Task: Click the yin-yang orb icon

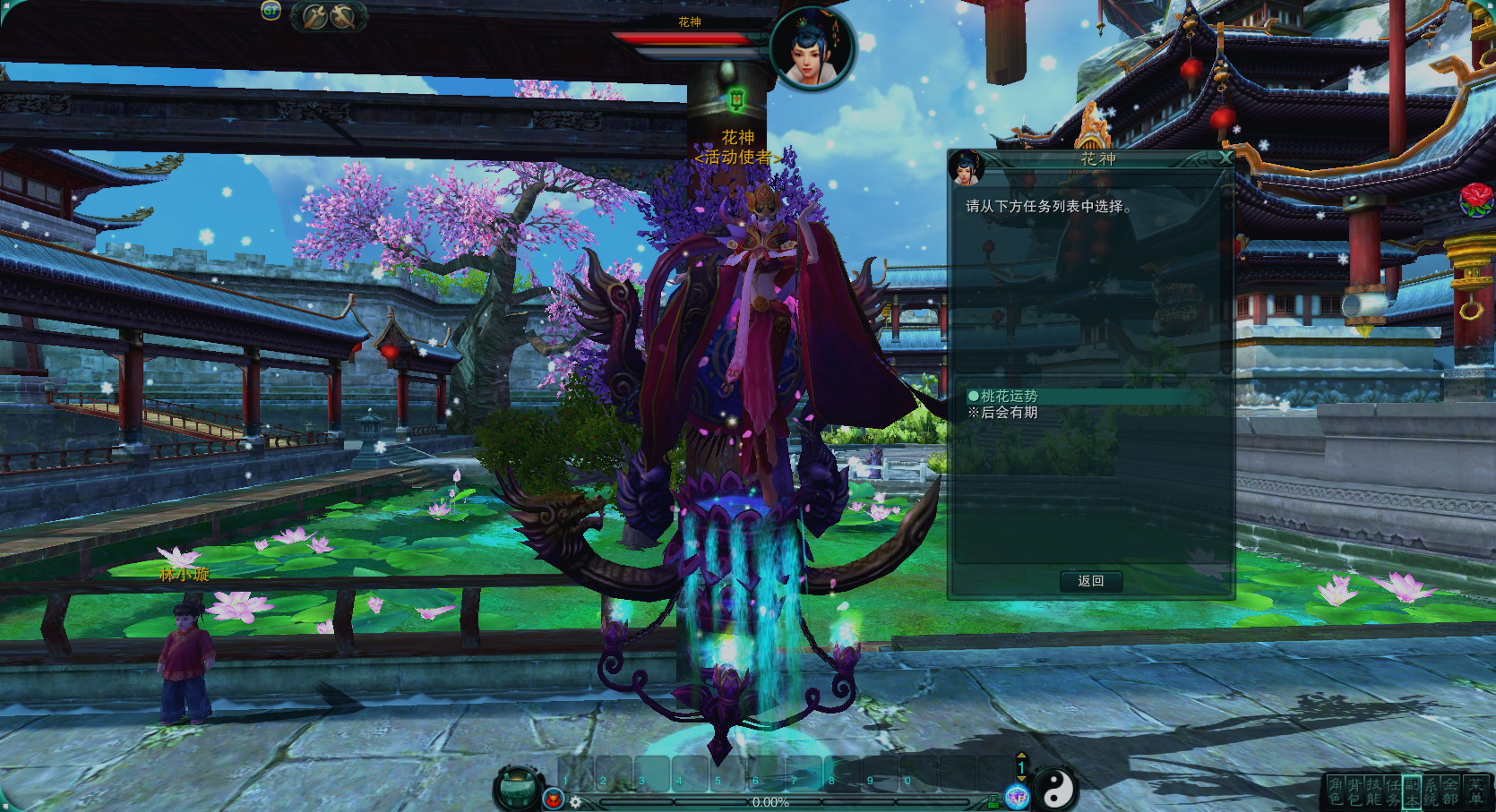Action: click(x=1056, y=789)
